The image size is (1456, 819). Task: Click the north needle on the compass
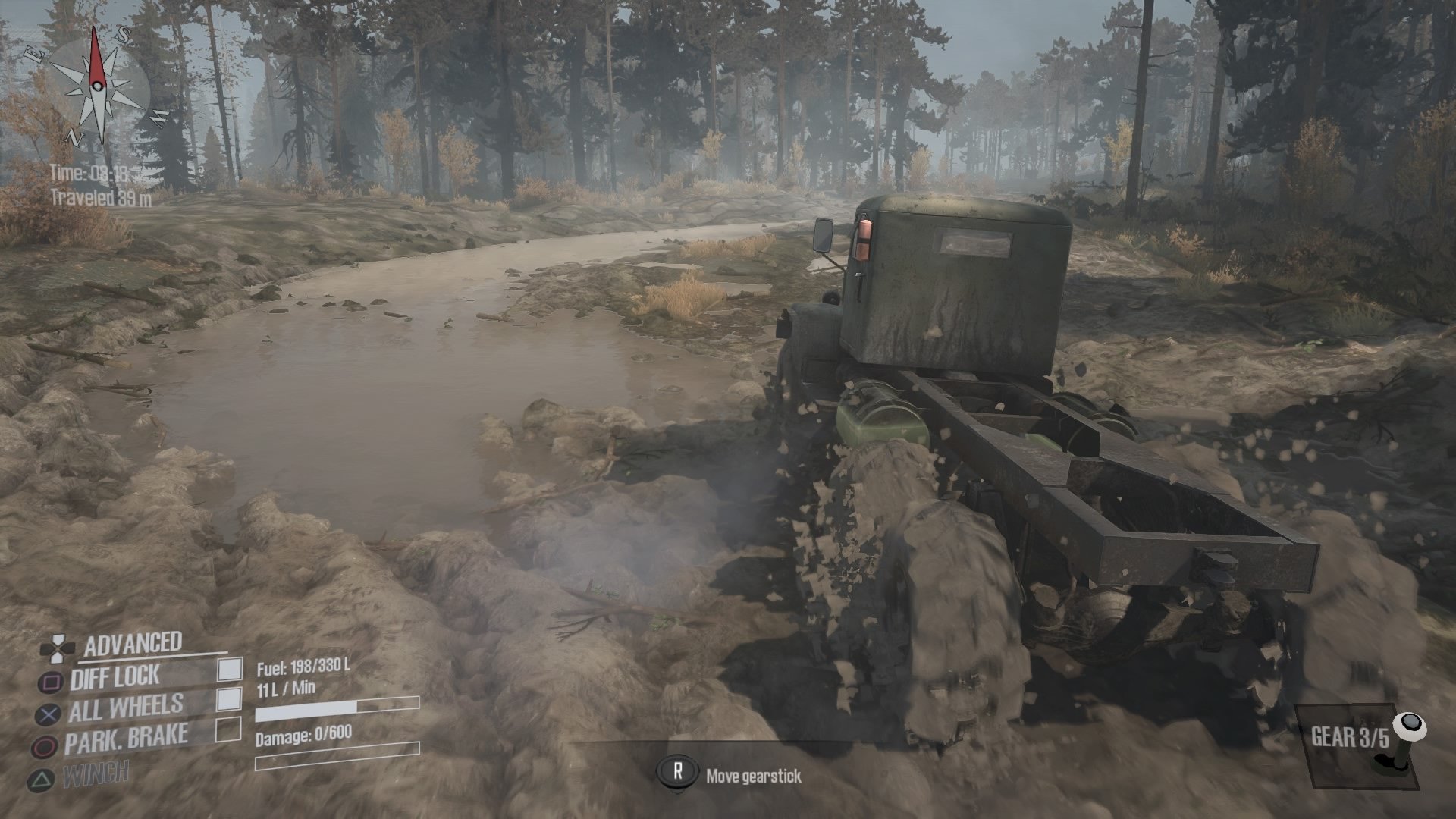pos(96,57)
